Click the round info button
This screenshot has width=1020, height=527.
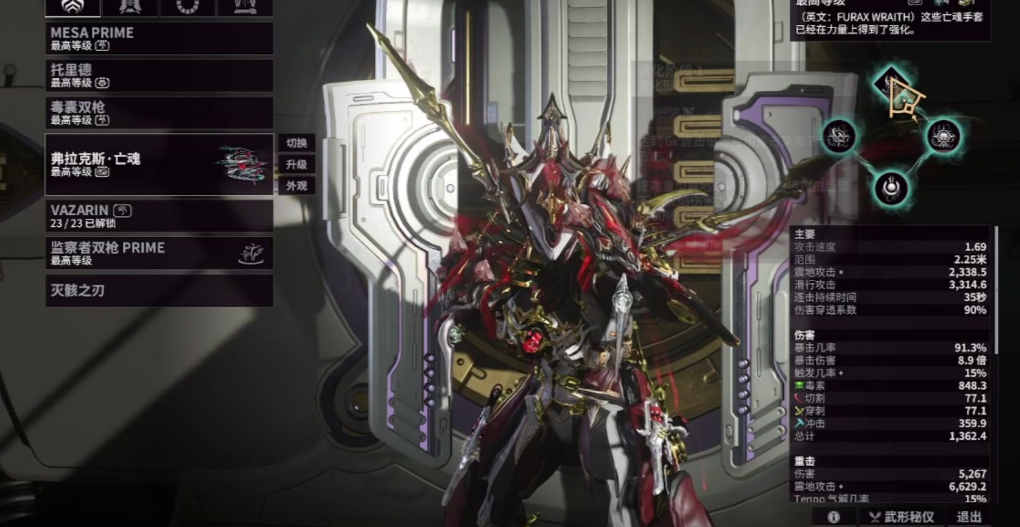833,516
